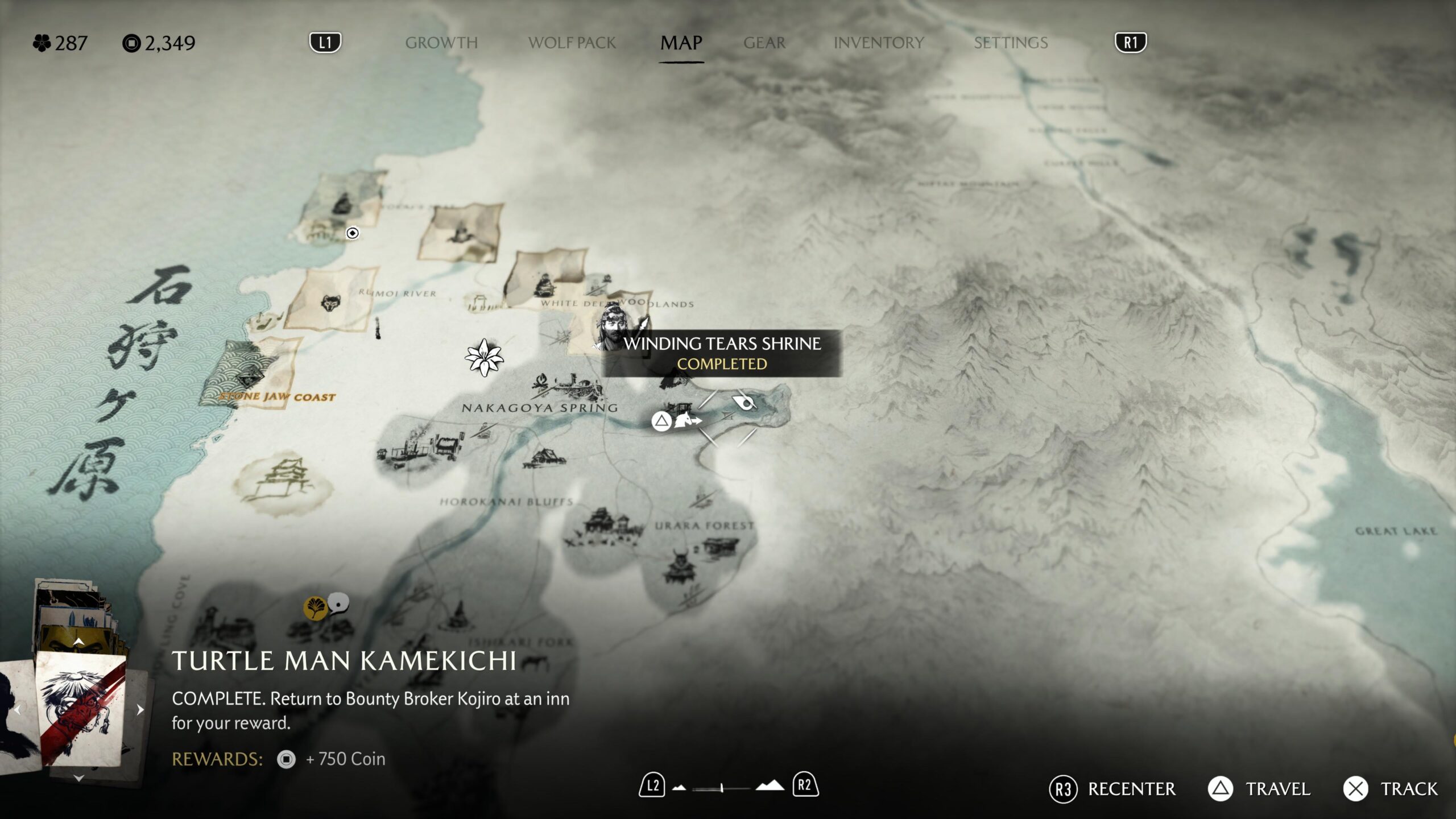Screen dimensions: 1456x819
Task: Select the castle icon on the map
Action: coord(283,479)
